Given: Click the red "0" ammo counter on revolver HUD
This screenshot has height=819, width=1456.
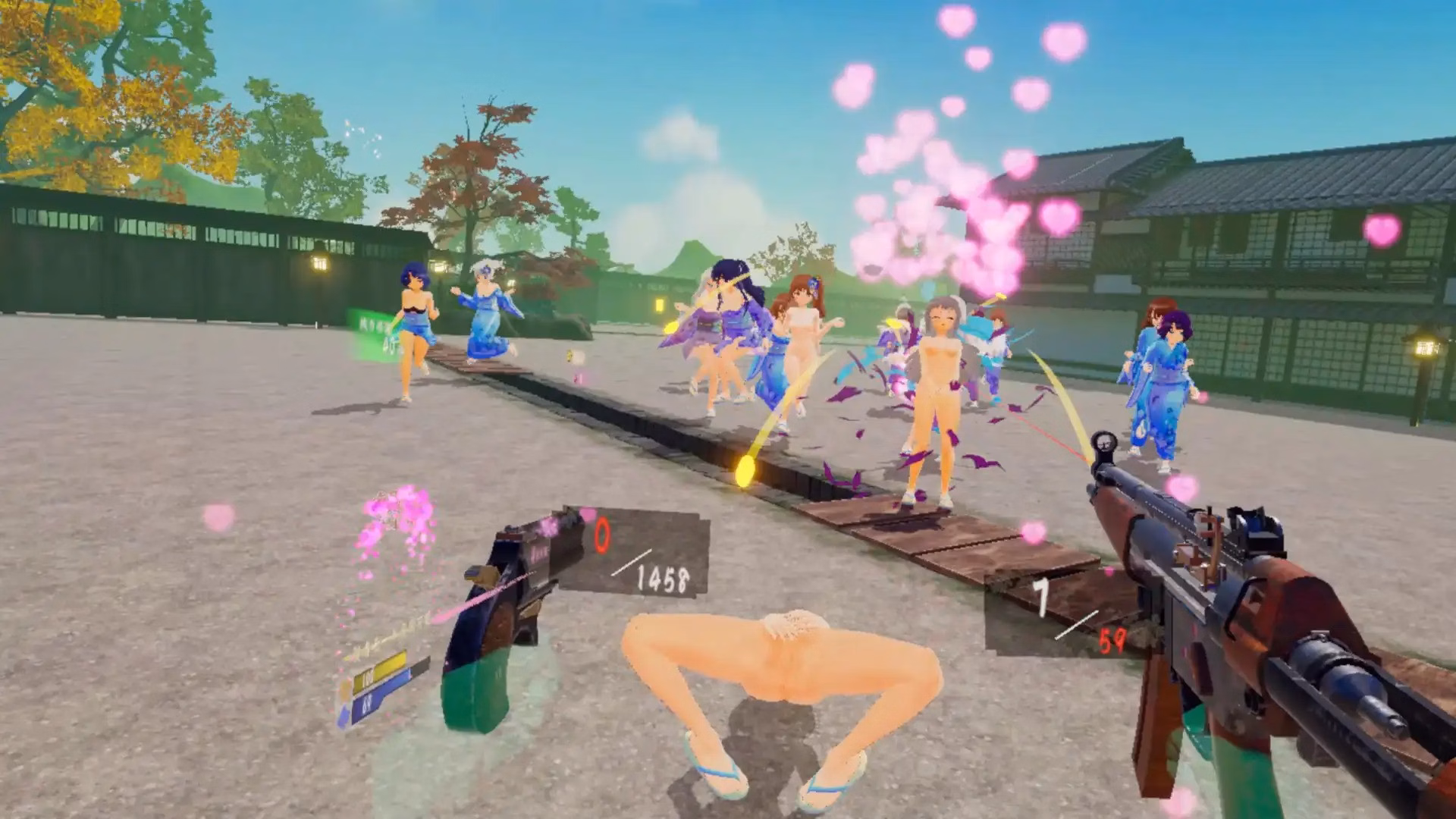Looking at the screenshot, I should pos(601,534).
